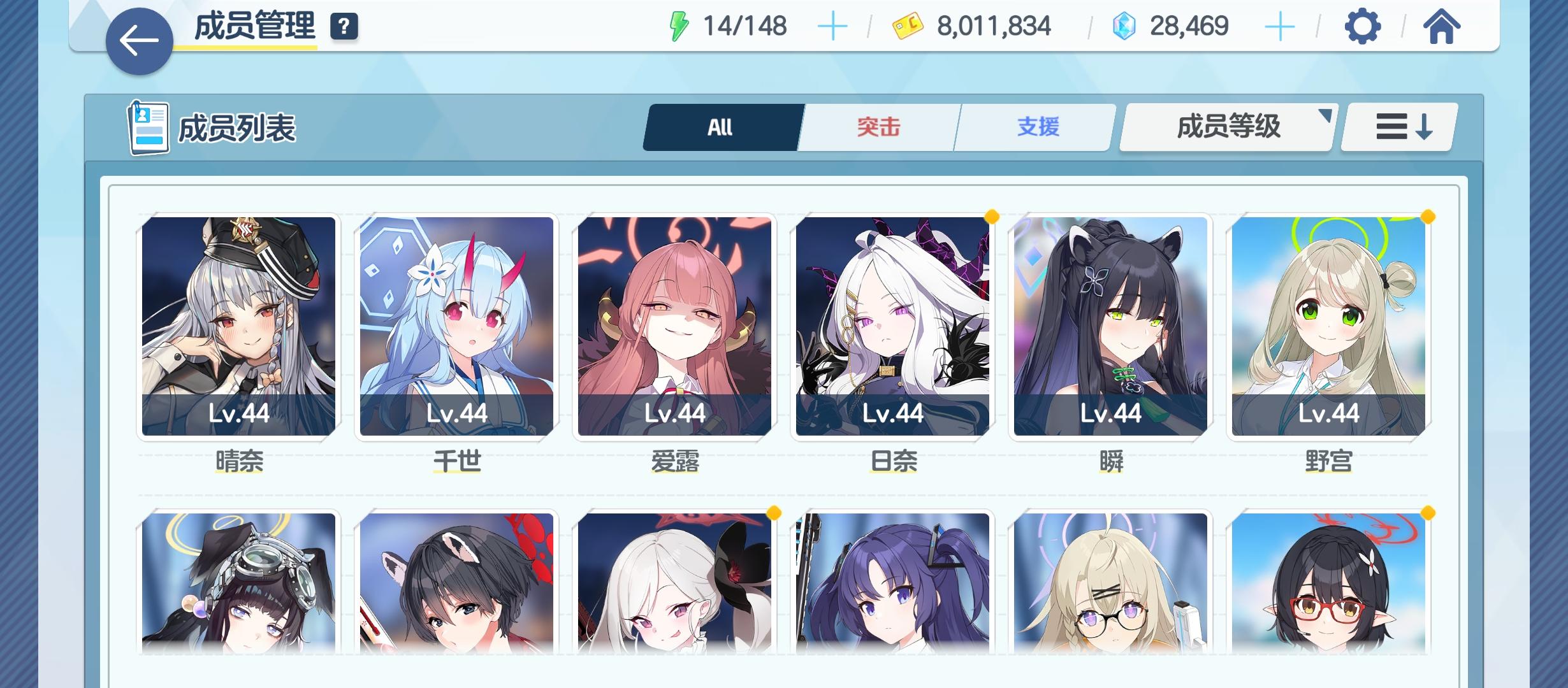Switch to the 突击 tab
Screen dimensions: 1568x688
[x=878, y=127]
